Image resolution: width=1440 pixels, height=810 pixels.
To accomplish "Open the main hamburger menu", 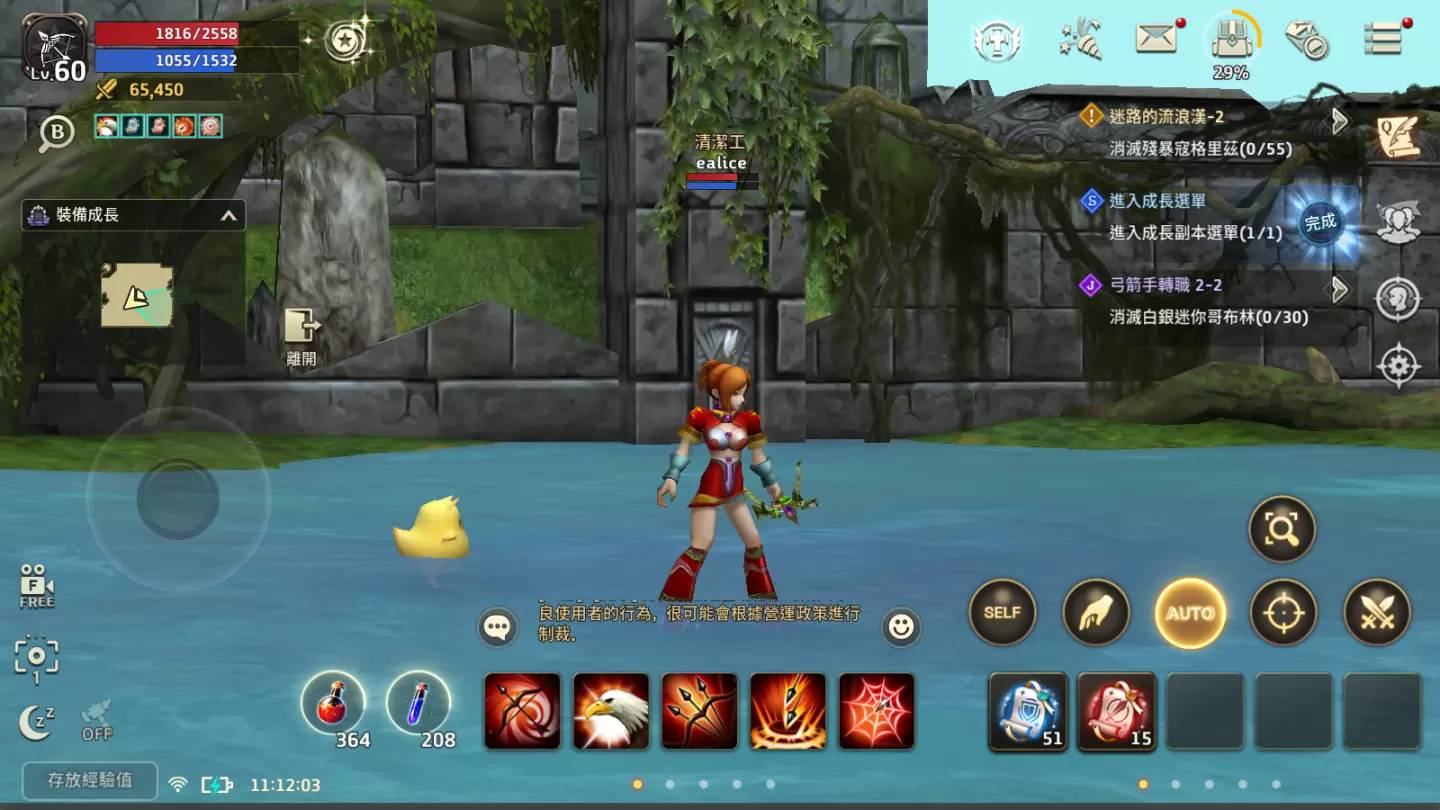I will 1382,39.
